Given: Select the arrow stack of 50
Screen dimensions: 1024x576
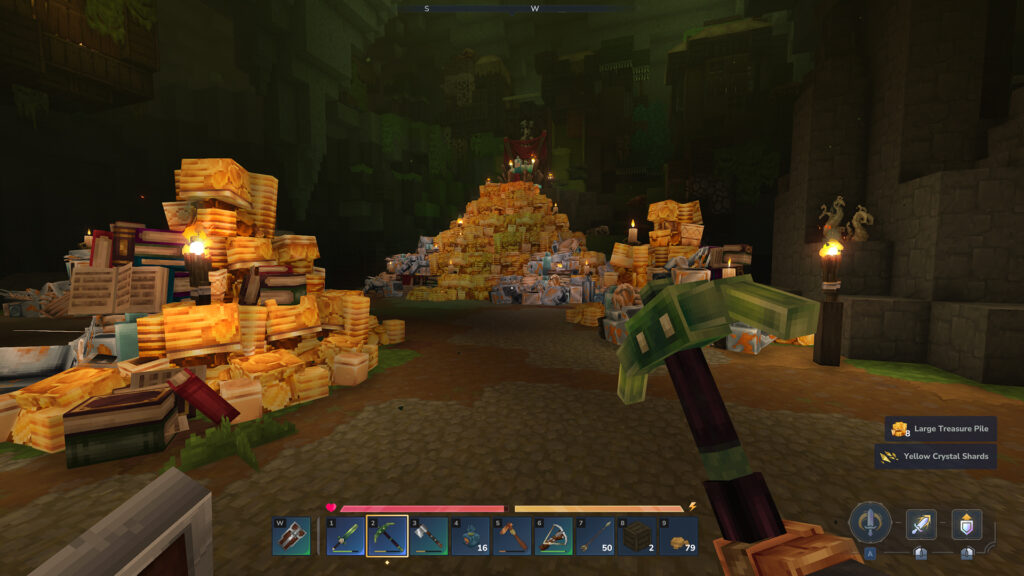Looking at the screenshot, I should (595, 536).
